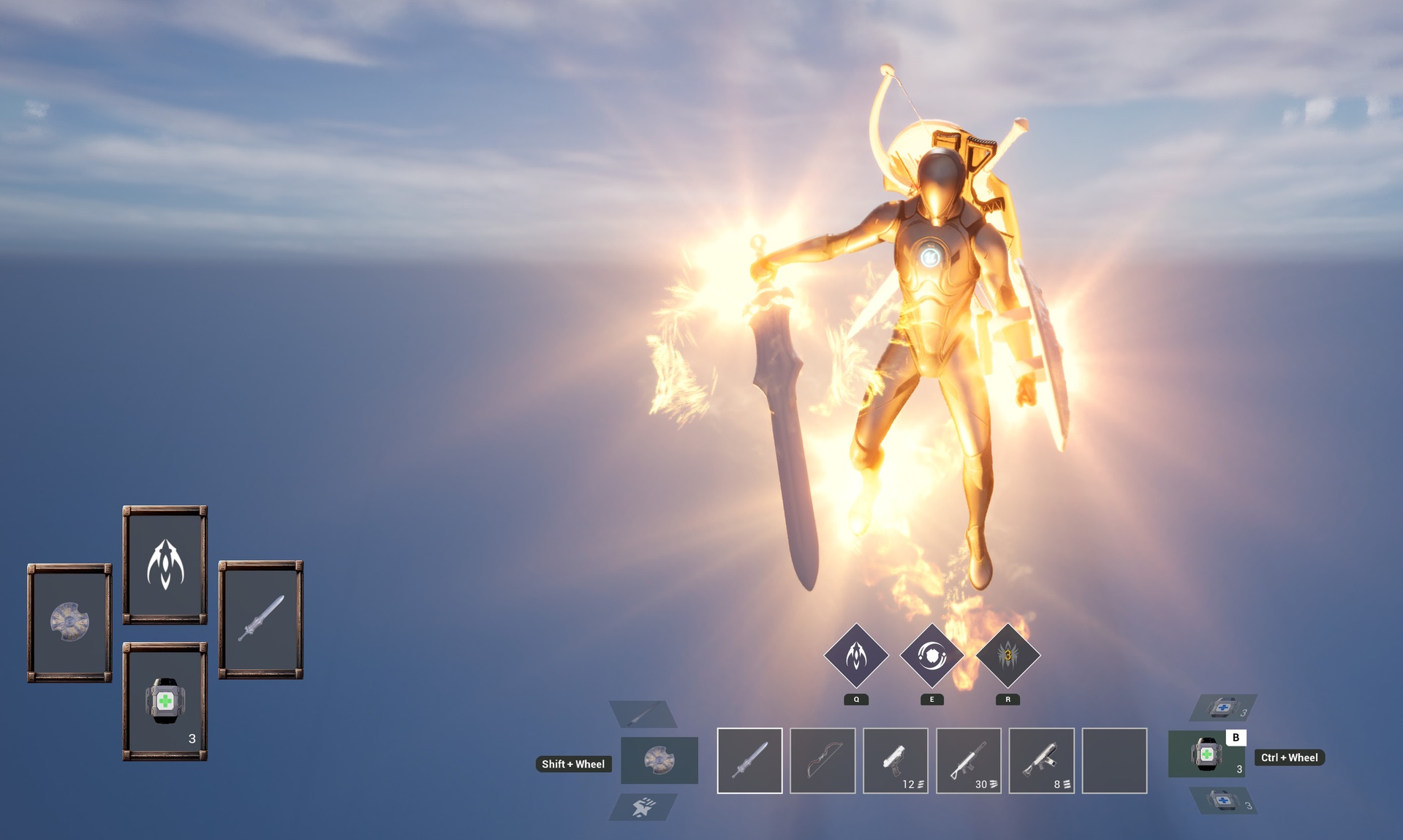Image resolution: width=1403 pixels, height=840 pixels.
Task: Select the sword in the weapon hotbar
Action: (749, 761)
